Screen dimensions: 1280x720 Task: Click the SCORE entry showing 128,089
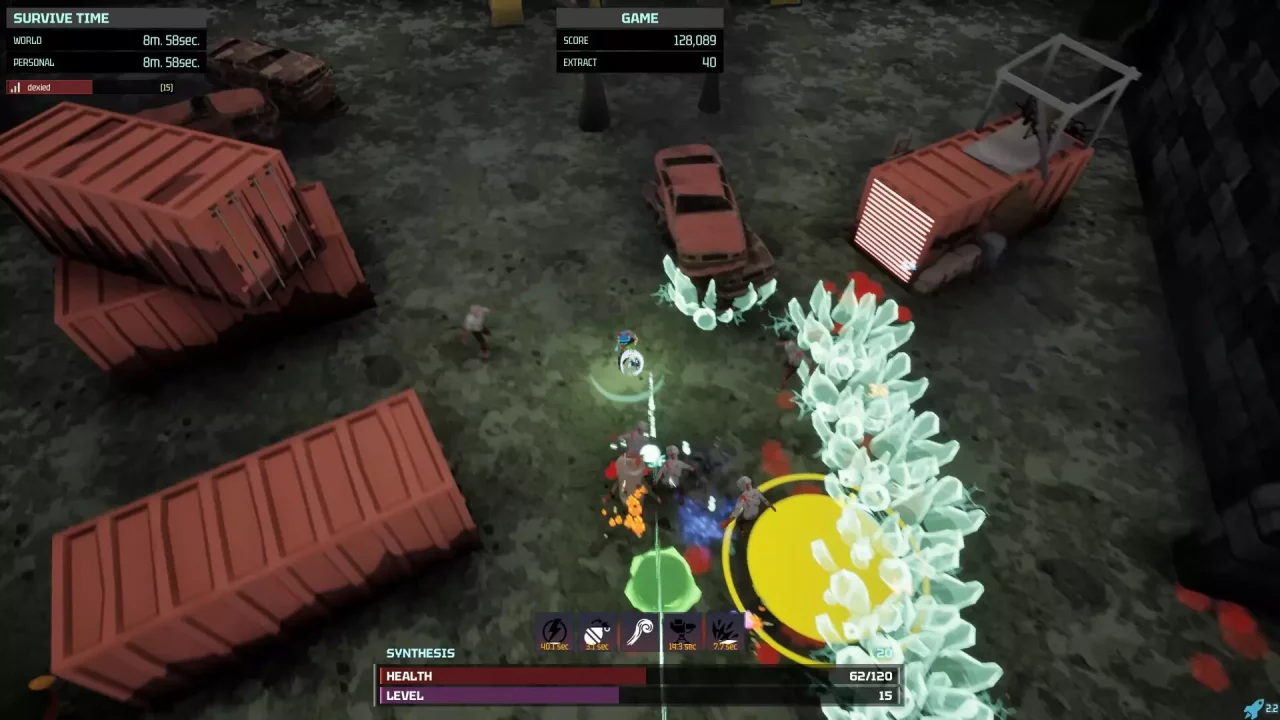click(x=640, y=40)
